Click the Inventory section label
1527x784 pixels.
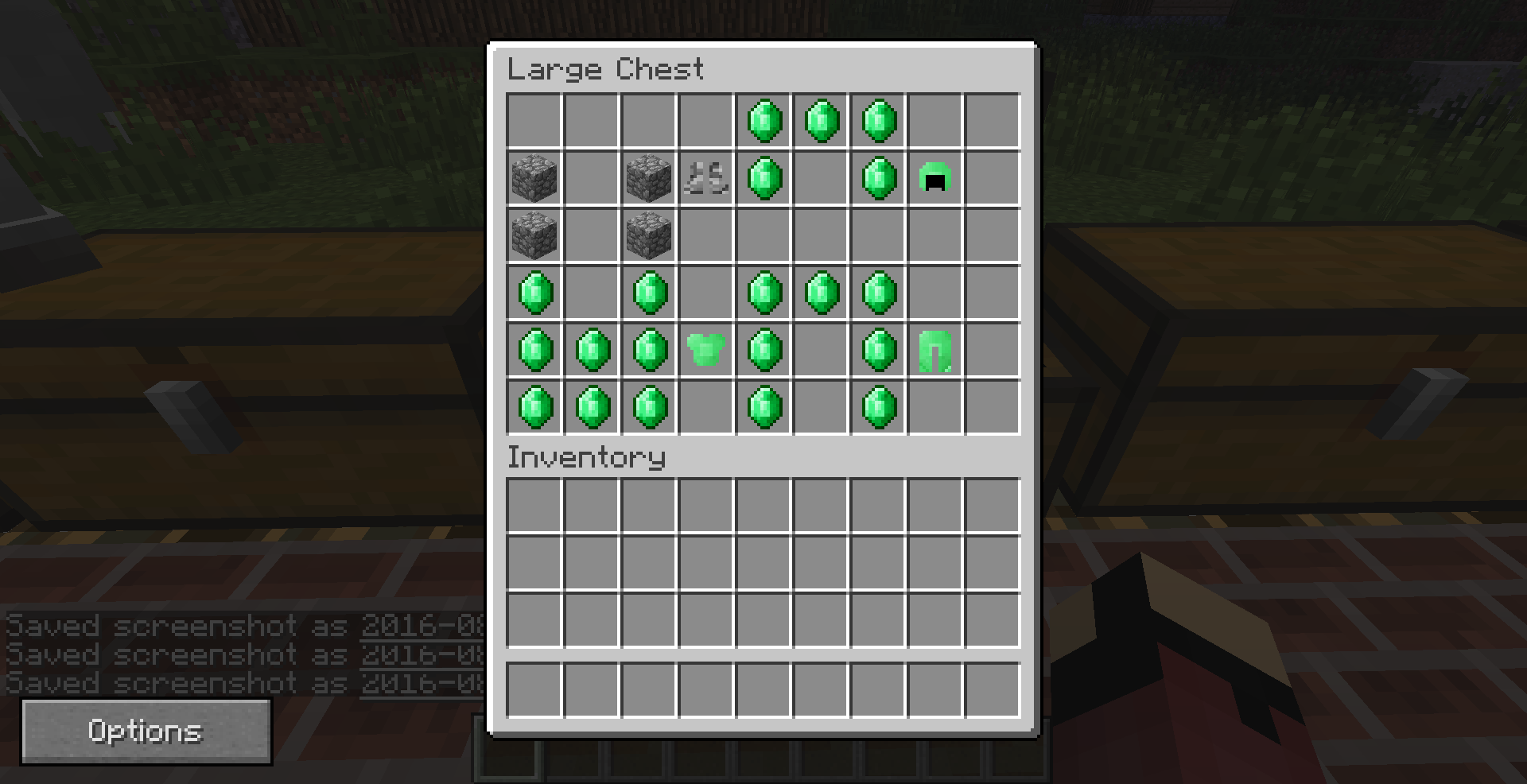[586, 458]
